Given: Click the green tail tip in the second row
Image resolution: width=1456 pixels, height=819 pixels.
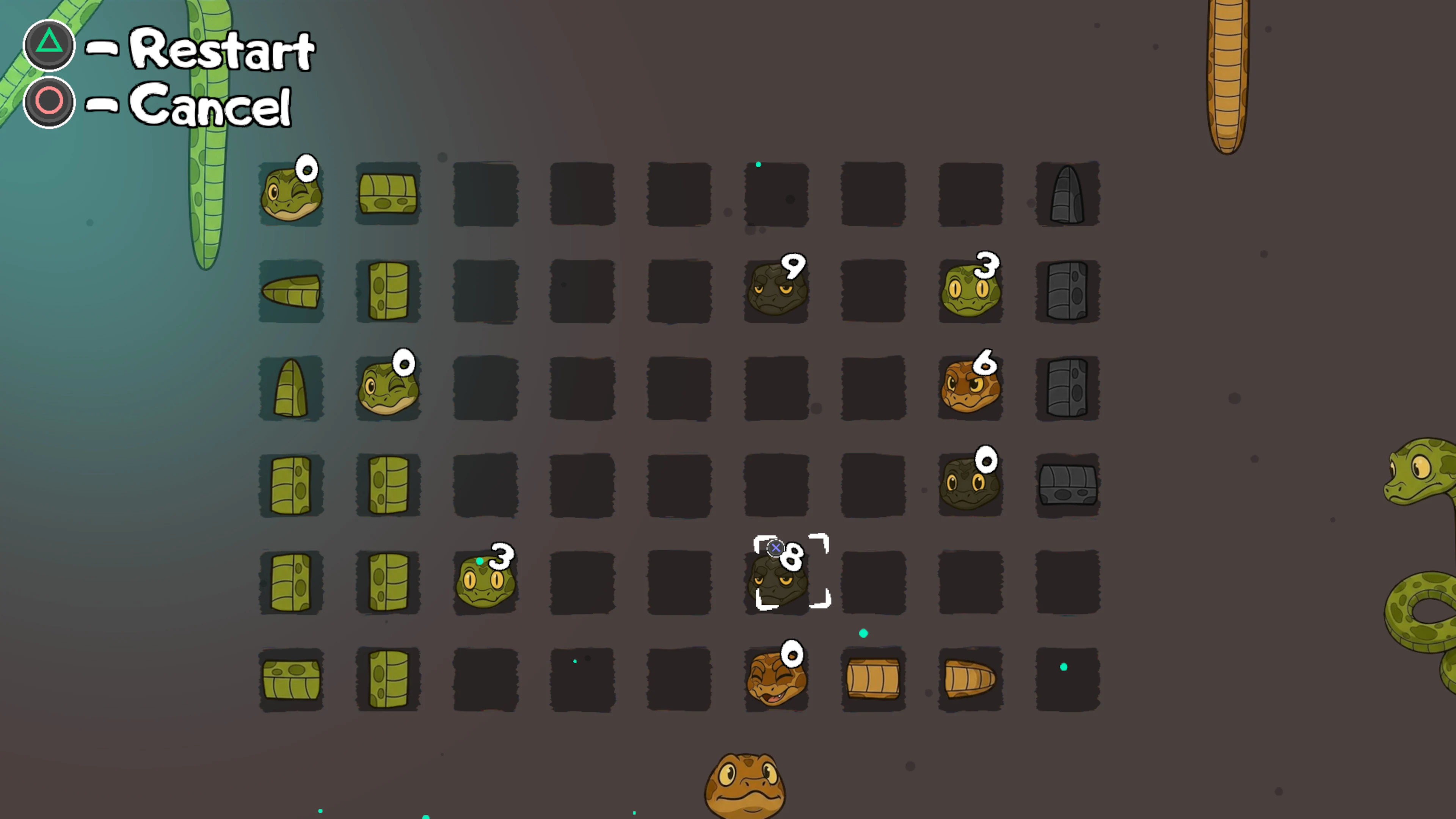Looking at the screenshot, I should (291, 291).
